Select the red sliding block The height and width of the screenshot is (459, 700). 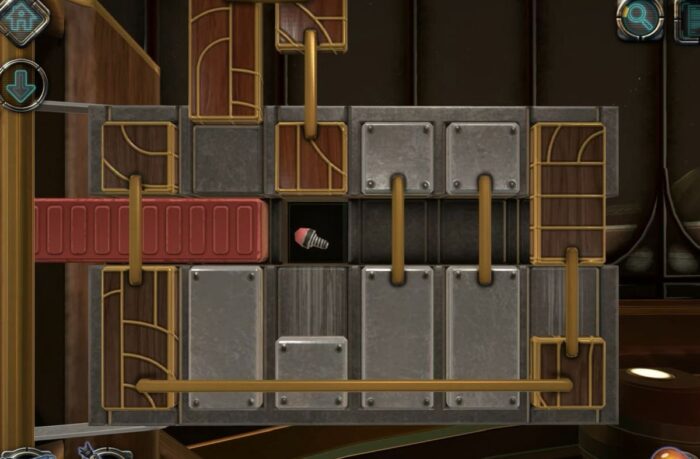[x=150, y=229]
